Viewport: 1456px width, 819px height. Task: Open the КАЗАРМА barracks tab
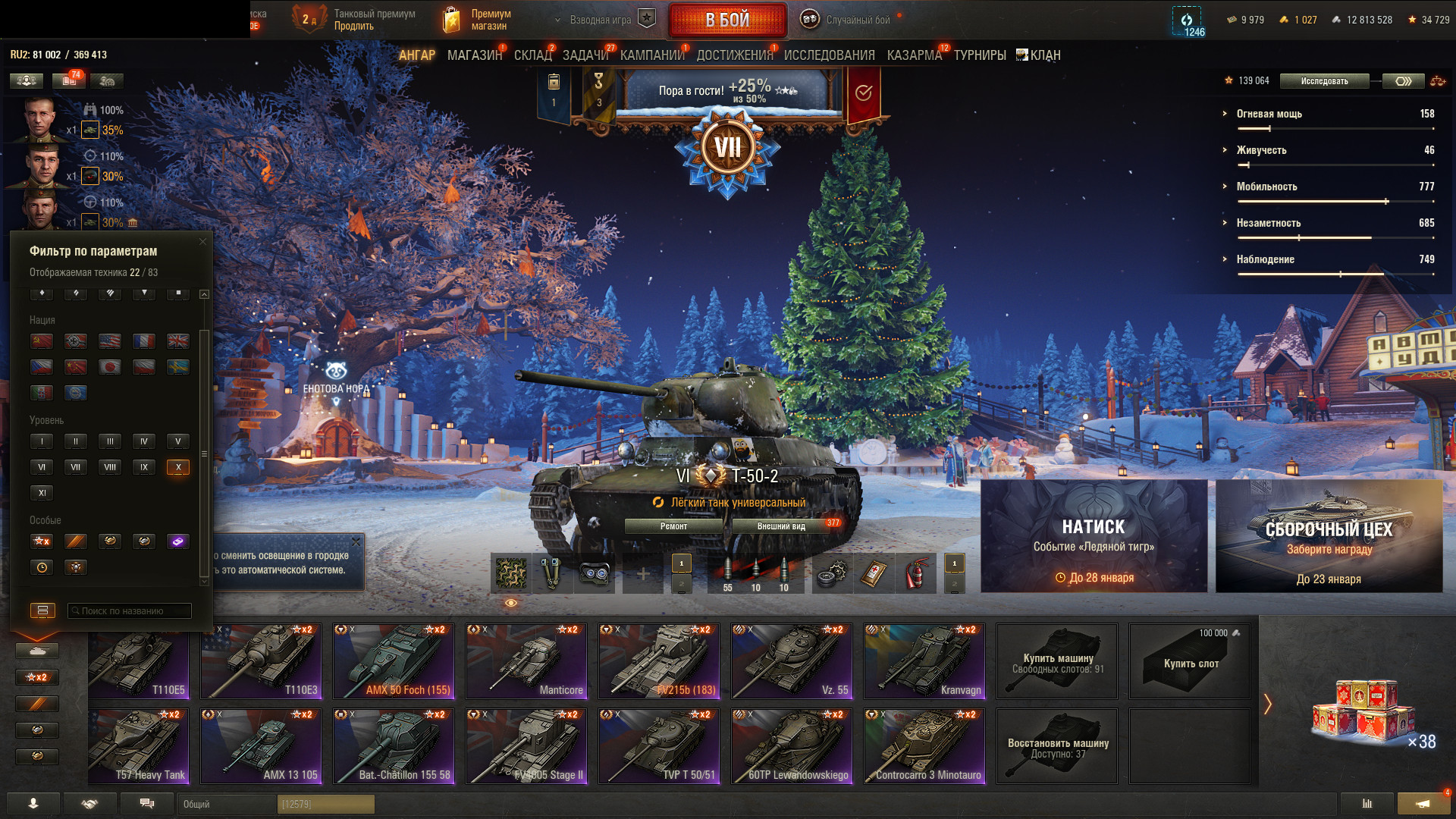point(914,55)
